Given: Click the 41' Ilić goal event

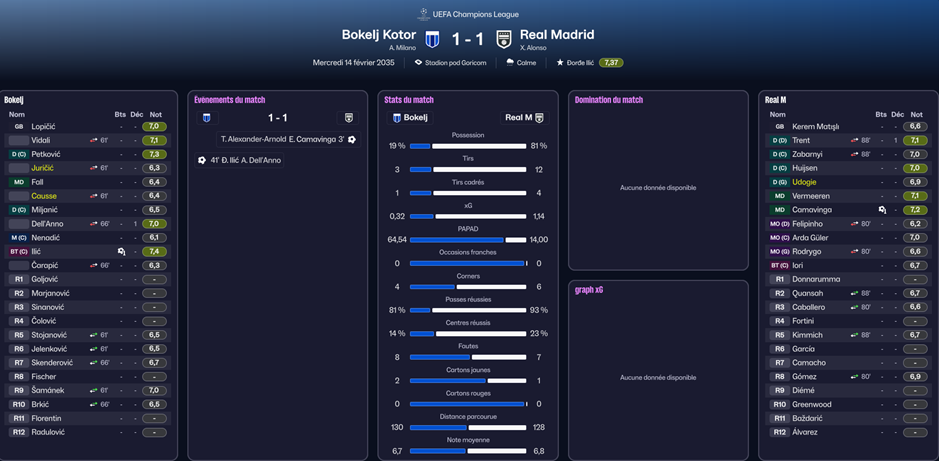Looking at the screenshot, I should 240,160.
